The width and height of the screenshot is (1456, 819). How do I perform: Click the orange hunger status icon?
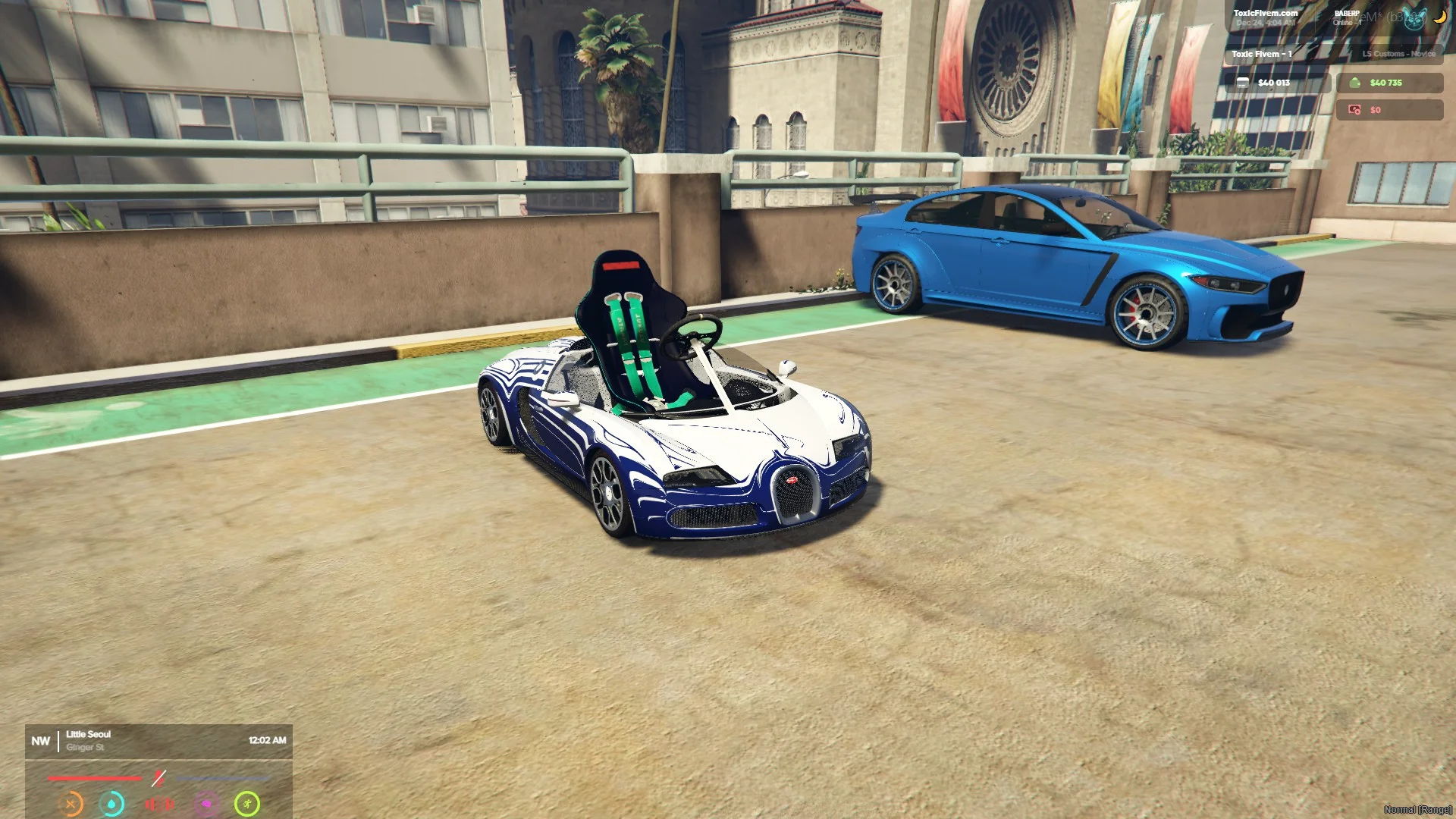coord(71,804)
